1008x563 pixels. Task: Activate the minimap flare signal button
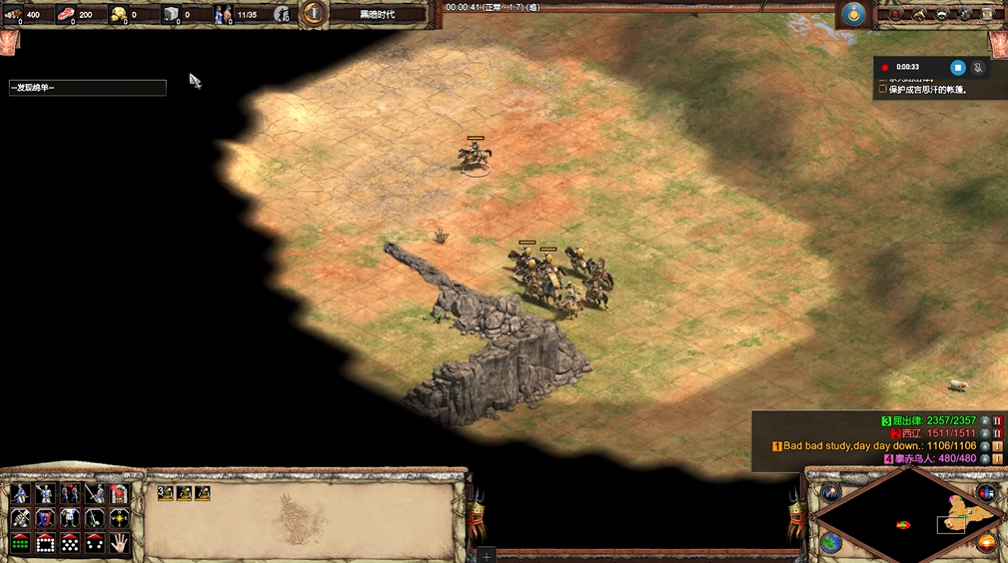pos(830,491)
